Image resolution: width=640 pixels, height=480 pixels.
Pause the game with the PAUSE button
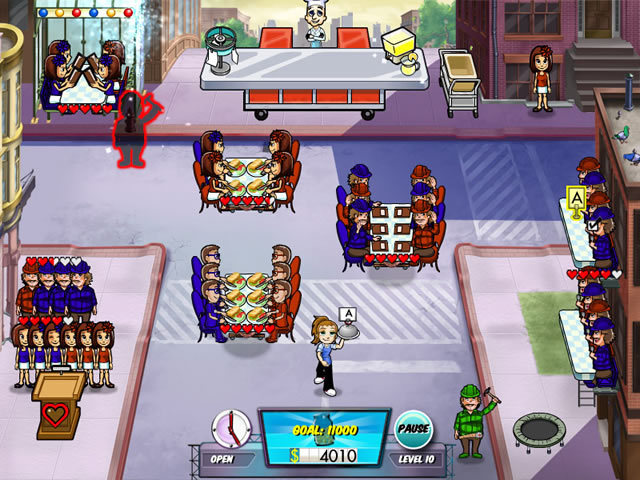click(x=412, y=428)
